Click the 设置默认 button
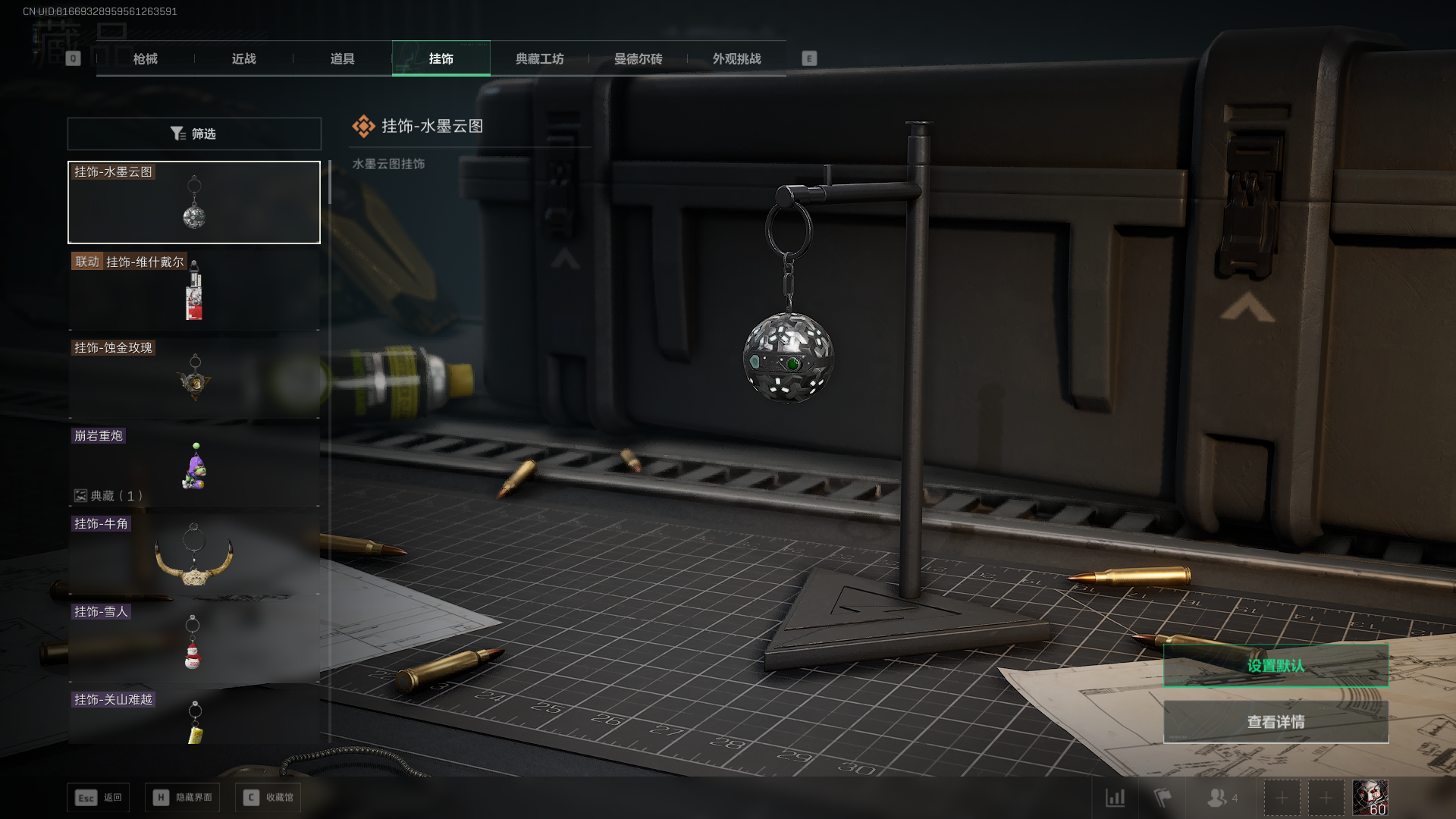 pos(1276,665)
